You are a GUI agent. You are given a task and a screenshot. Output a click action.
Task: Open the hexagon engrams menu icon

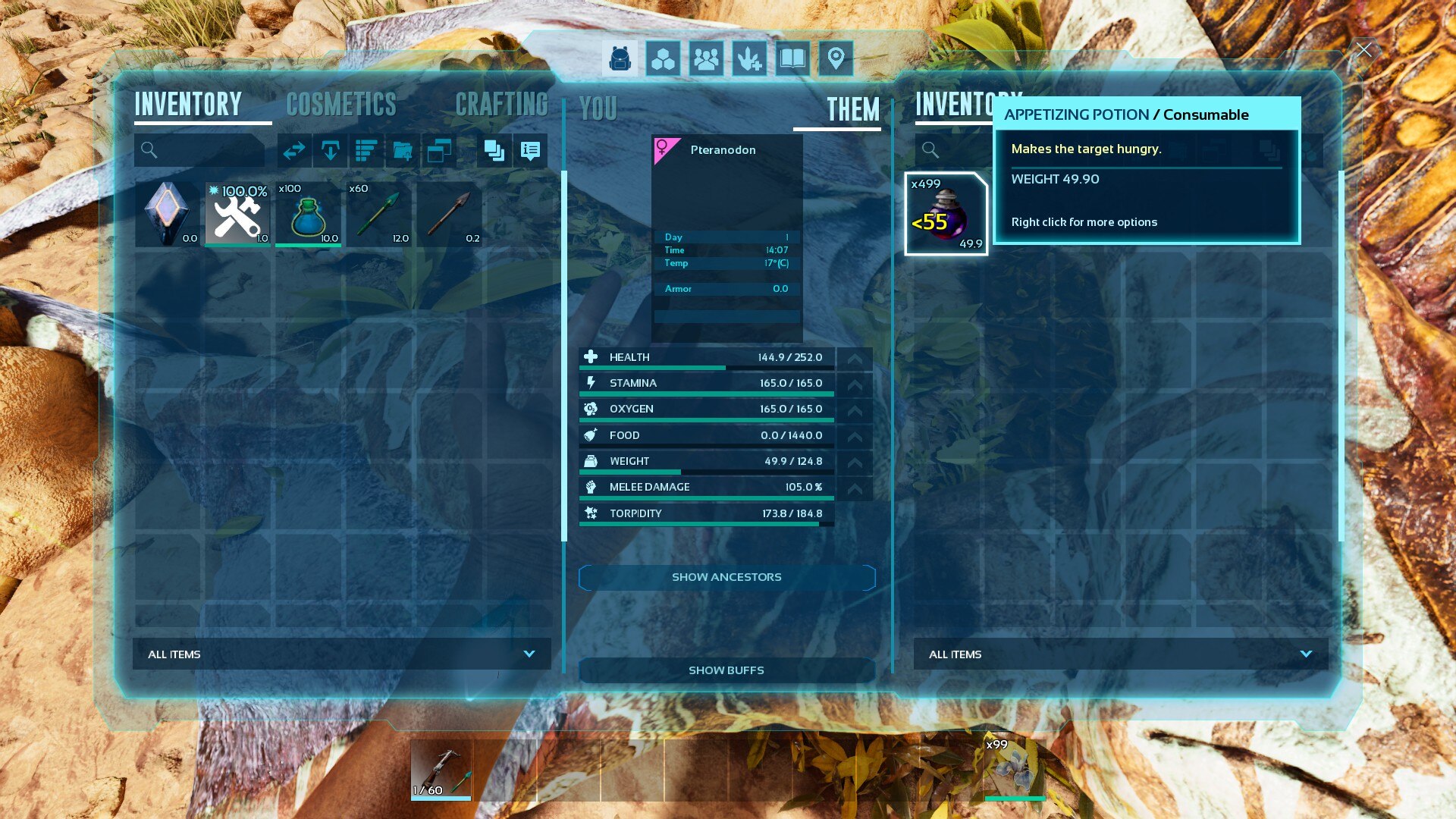(663, 58)
